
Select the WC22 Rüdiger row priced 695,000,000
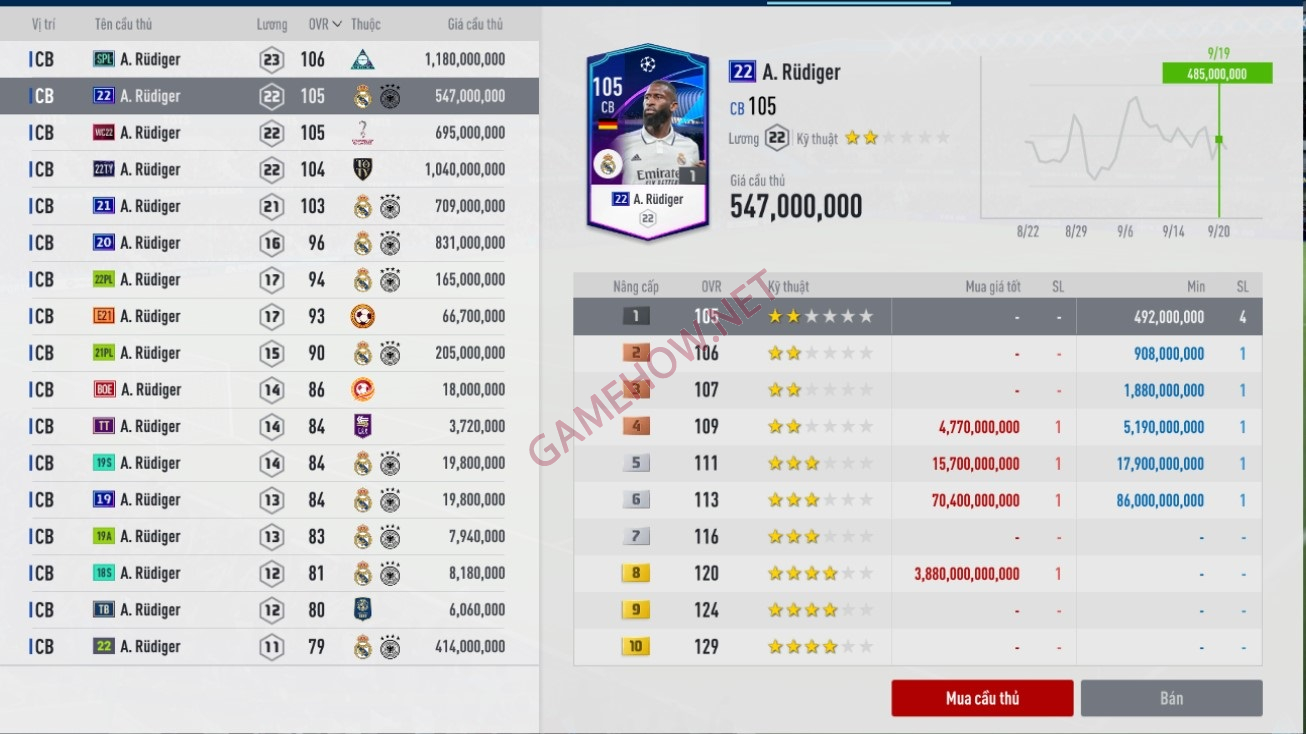269,133
